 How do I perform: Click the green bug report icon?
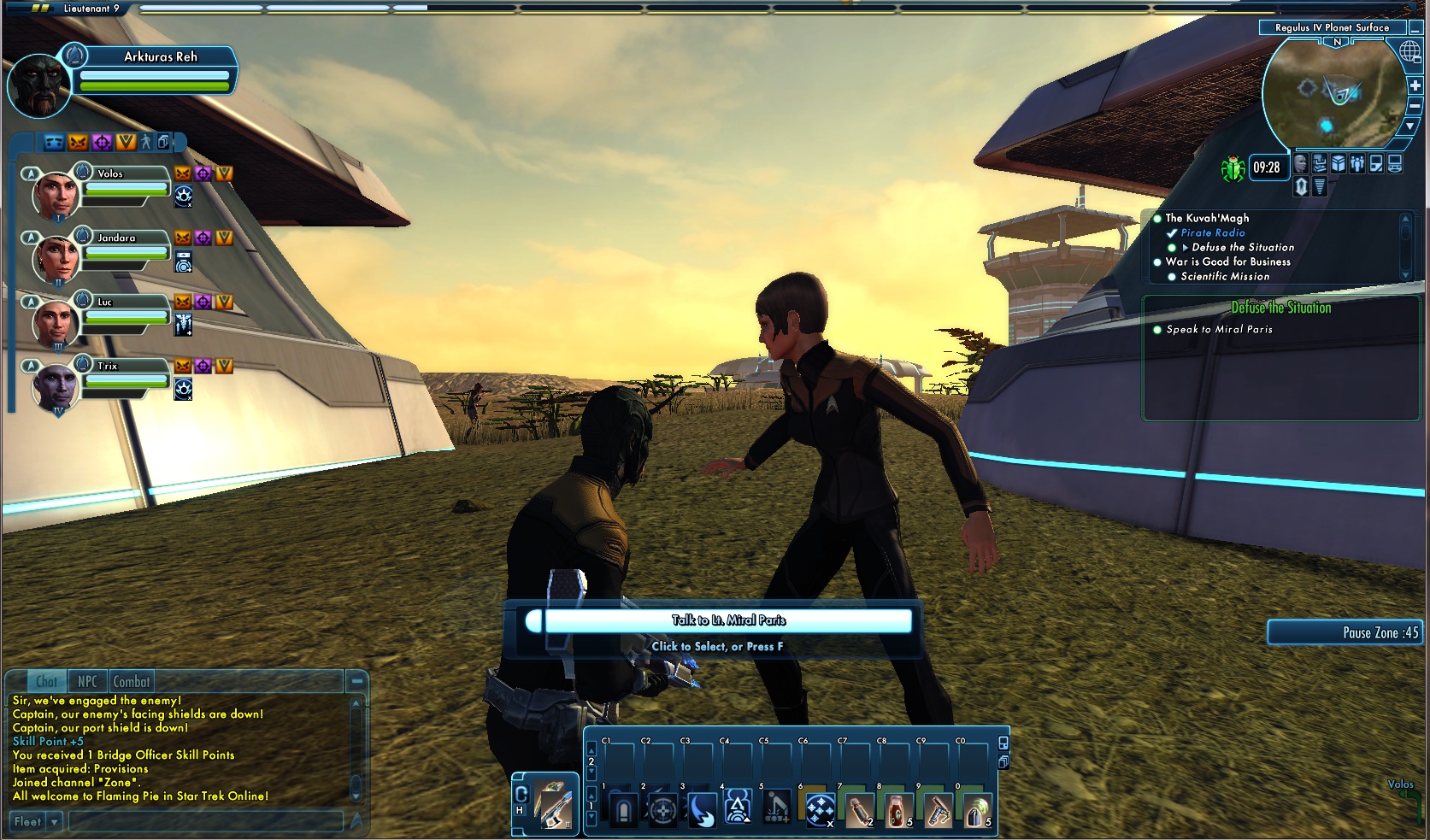tap(1233, 168)
